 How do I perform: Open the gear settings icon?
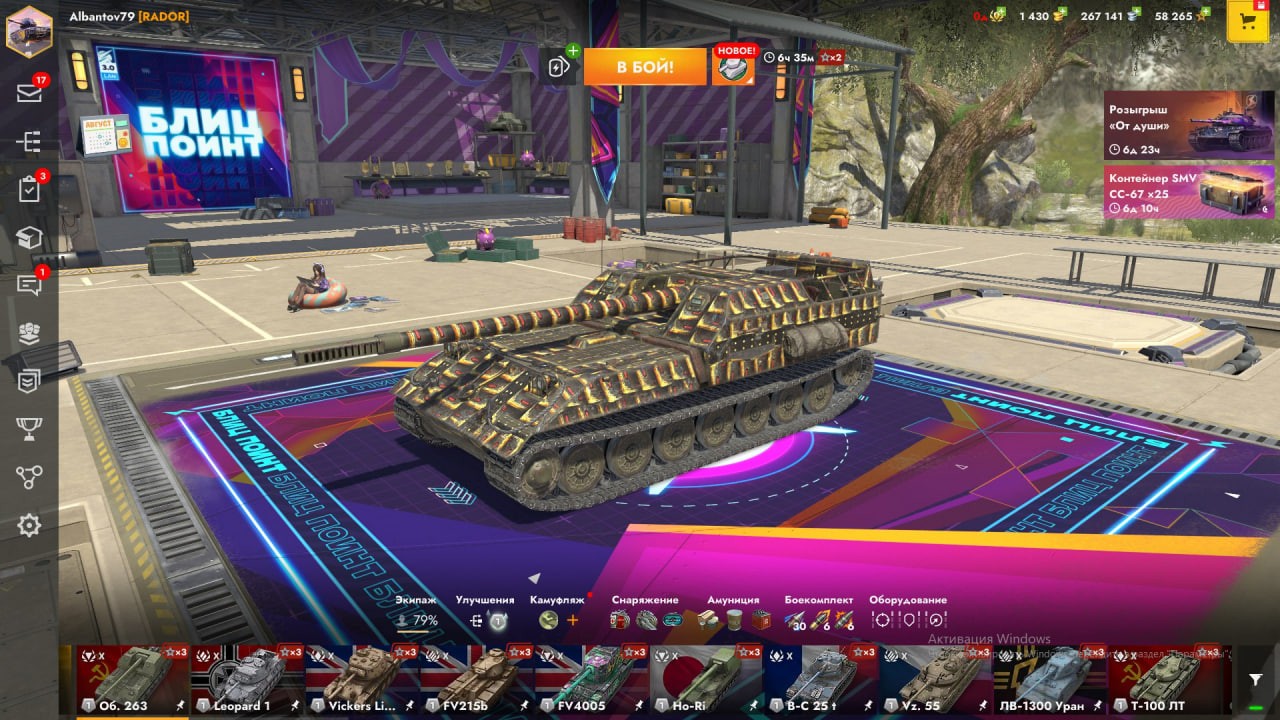click(29, 525)
